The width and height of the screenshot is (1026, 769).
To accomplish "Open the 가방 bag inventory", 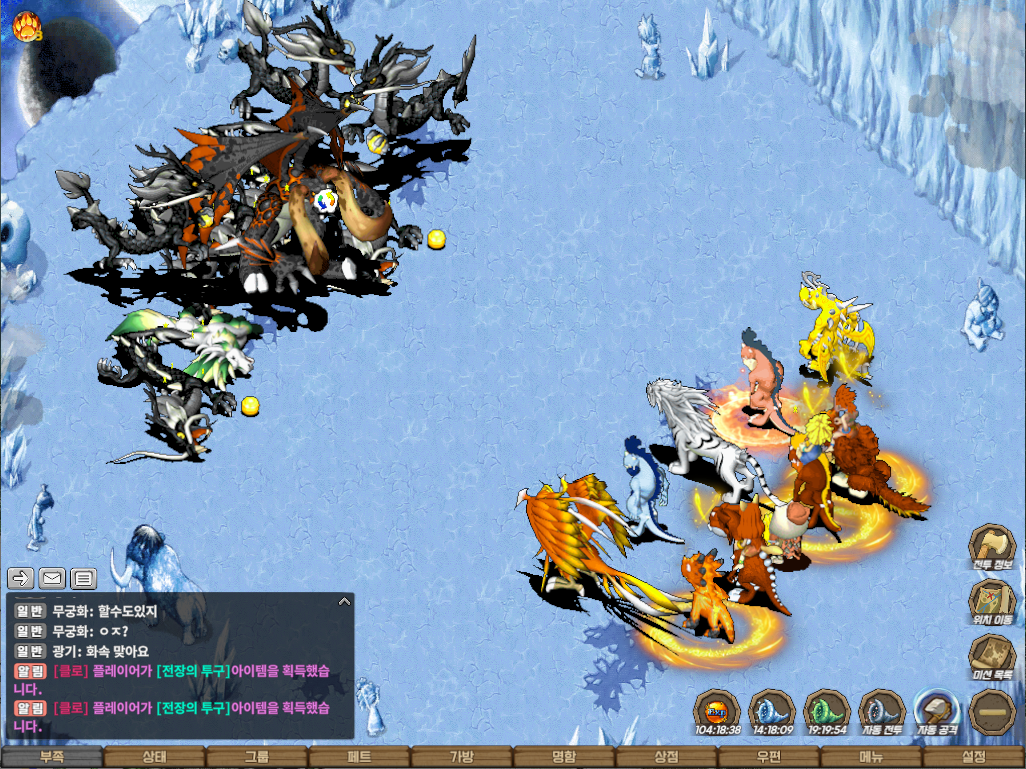I will click(x=461, y=758).
